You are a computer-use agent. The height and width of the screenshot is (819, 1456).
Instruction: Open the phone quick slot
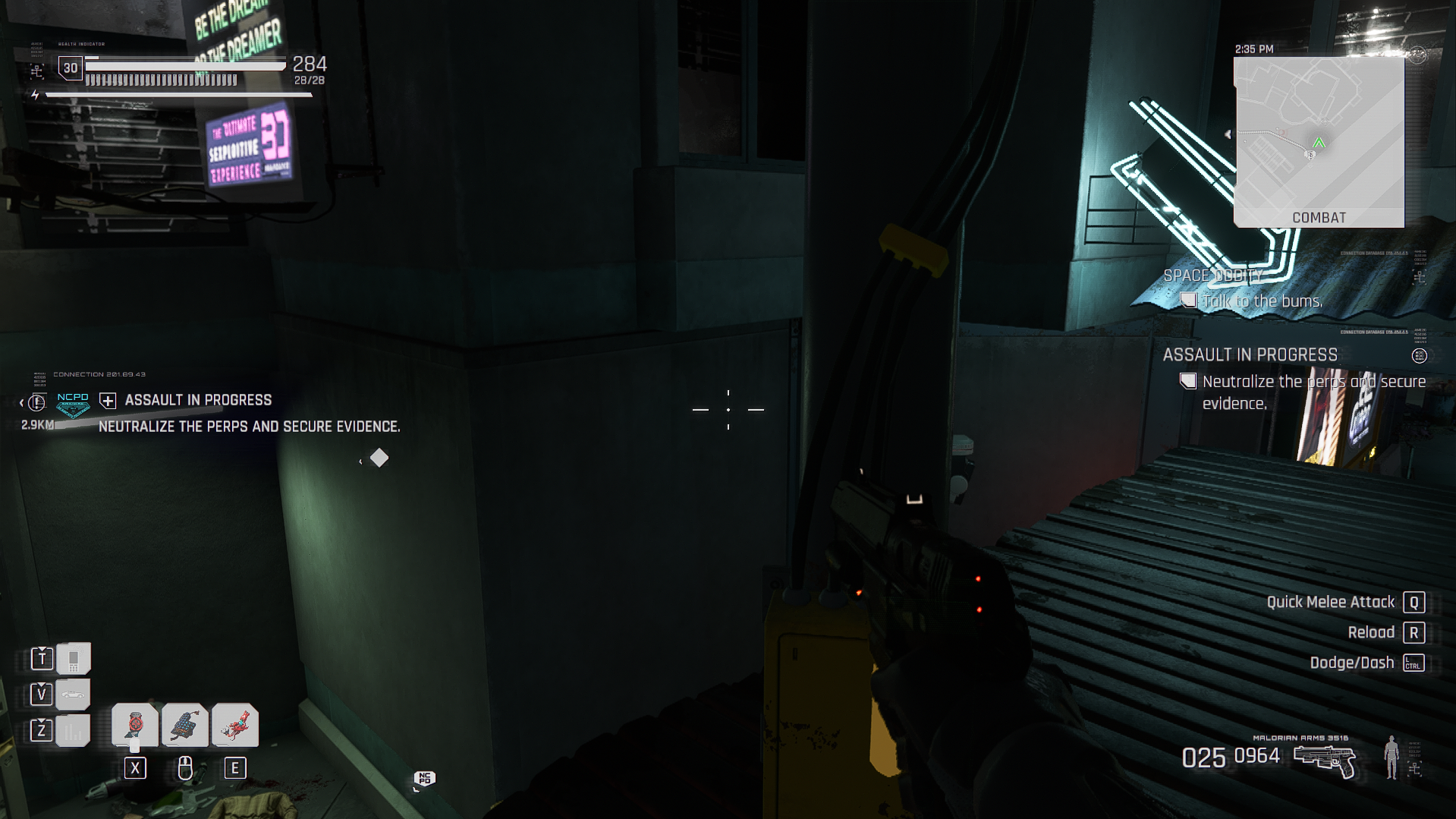[73, 658]
